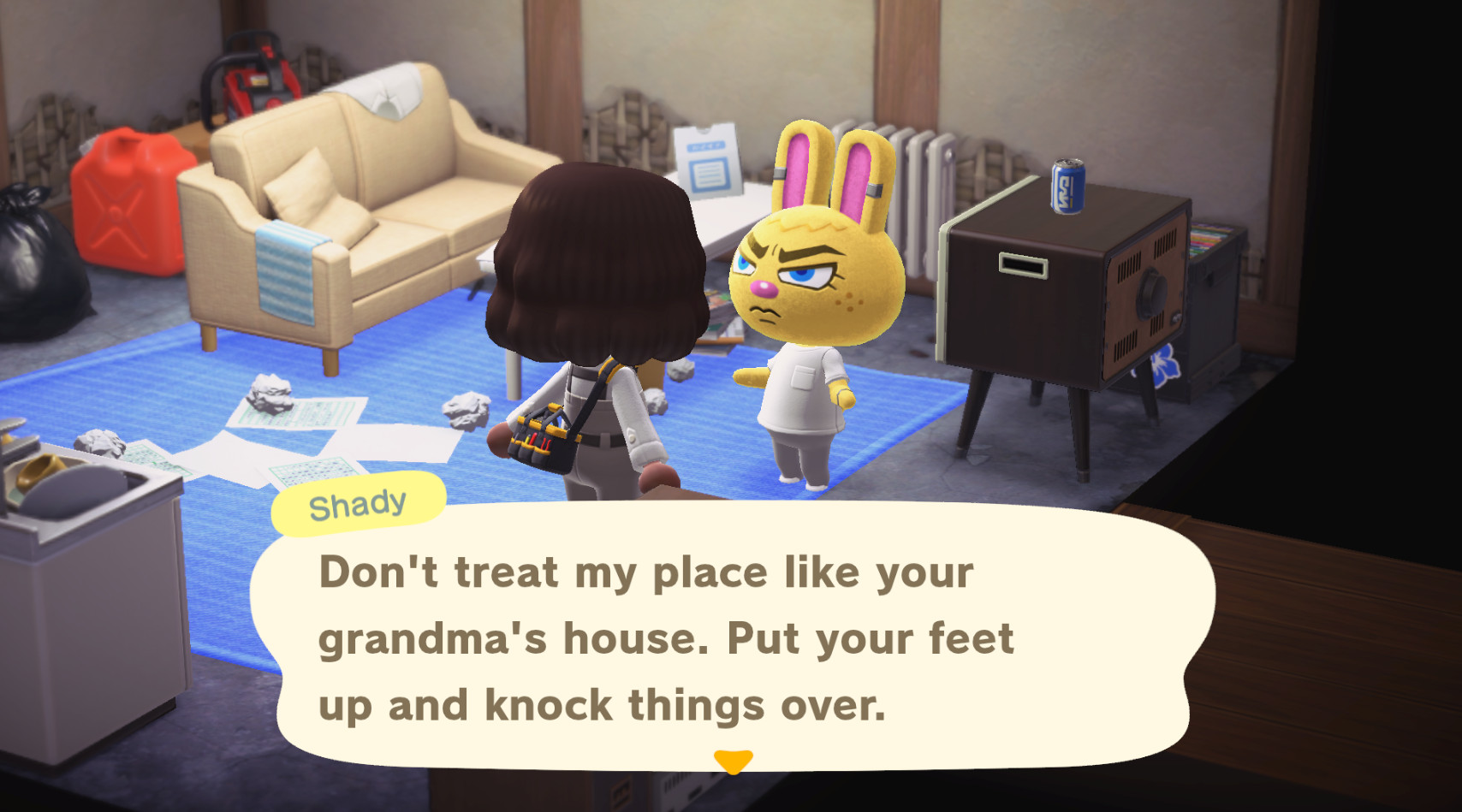The image size is (1462, 812).
Task: Click the orange continue arrow on the dialogue box
Action: coord(732,758)
